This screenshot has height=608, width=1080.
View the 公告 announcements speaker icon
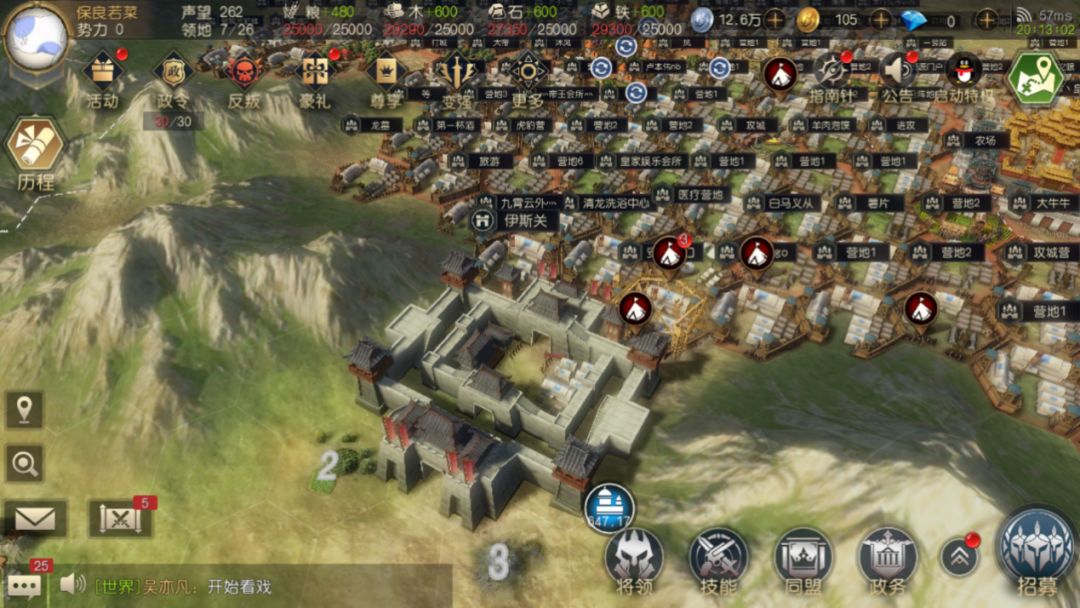click(897, 73)
